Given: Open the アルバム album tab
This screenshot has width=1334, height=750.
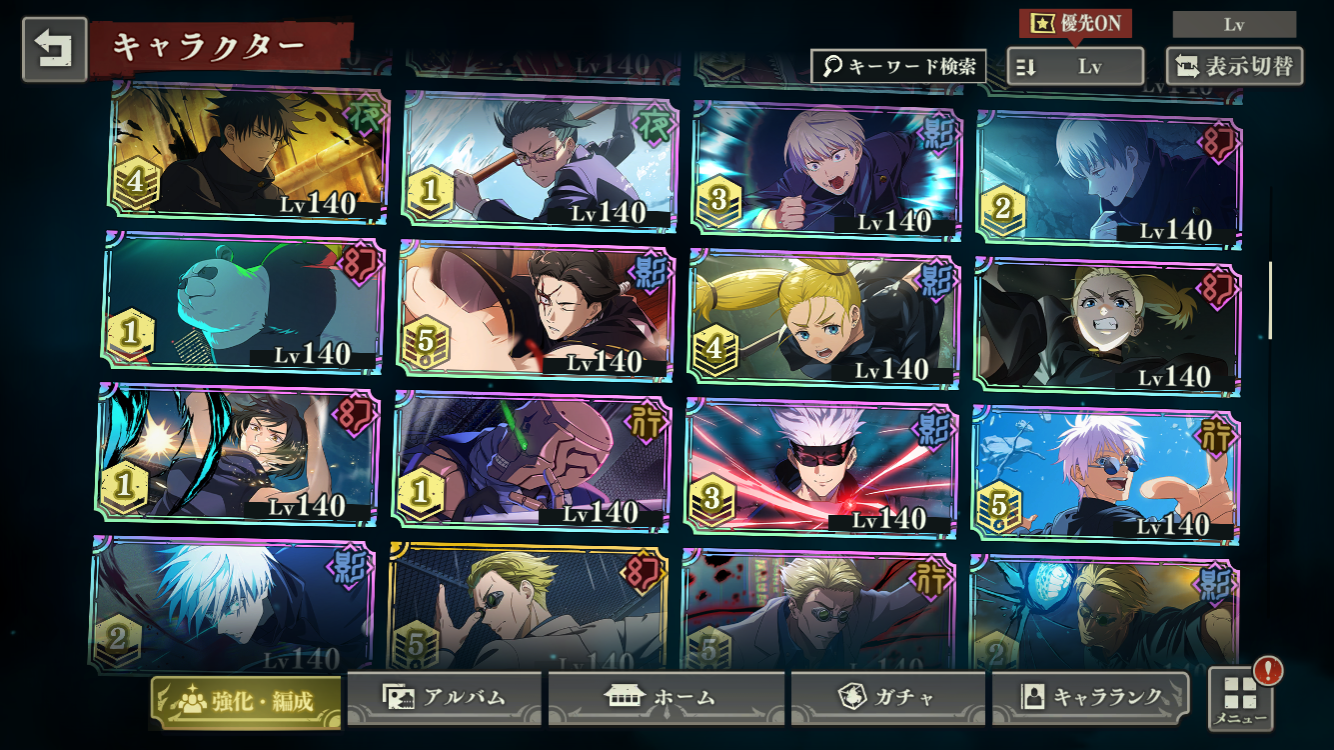Looking at the screenshot, I should click(444, 697).
